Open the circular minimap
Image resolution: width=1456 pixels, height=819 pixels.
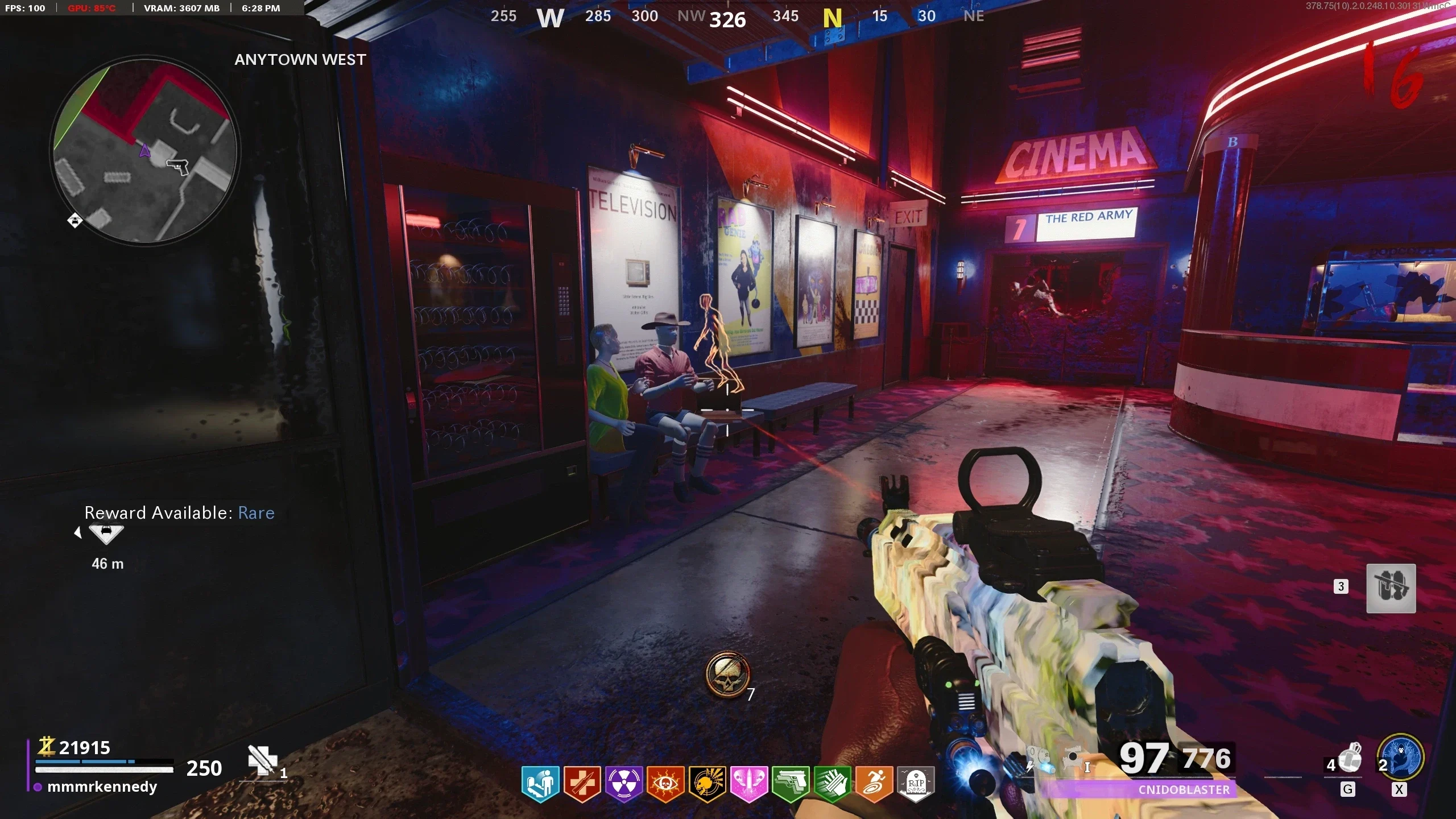(144, 150)
